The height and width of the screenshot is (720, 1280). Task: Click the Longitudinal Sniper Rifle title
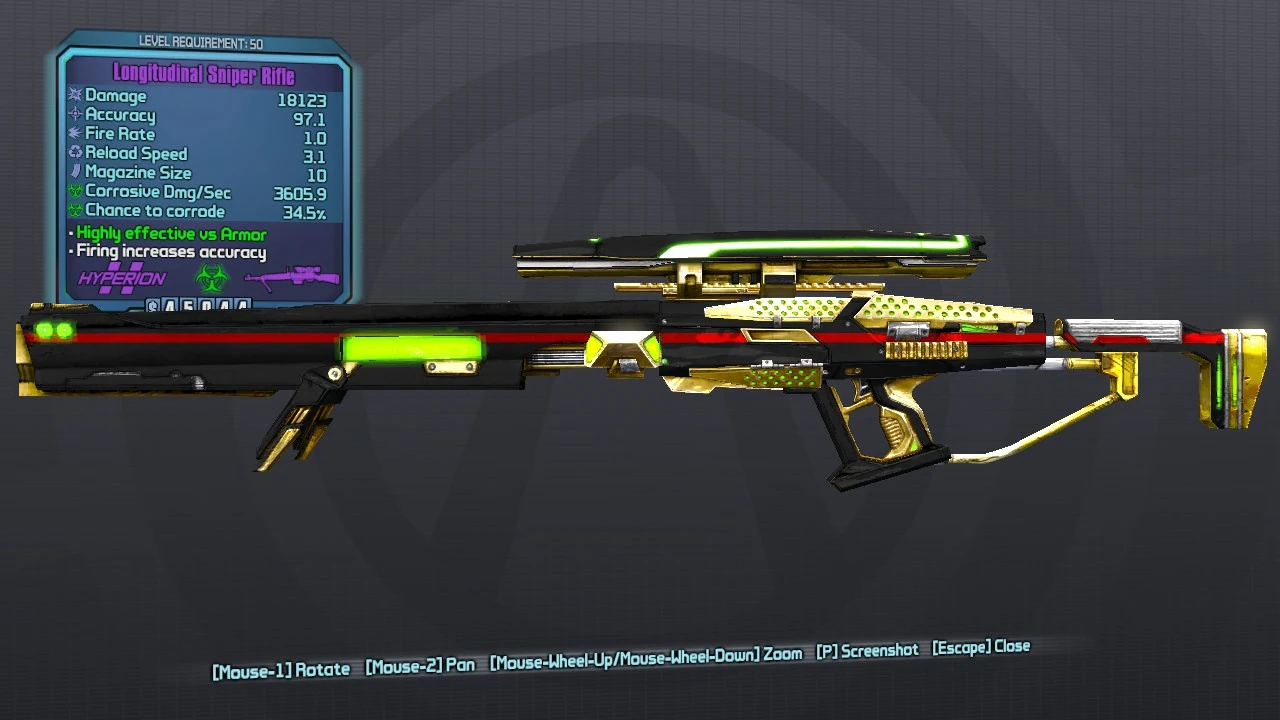[x=206, y=75]
